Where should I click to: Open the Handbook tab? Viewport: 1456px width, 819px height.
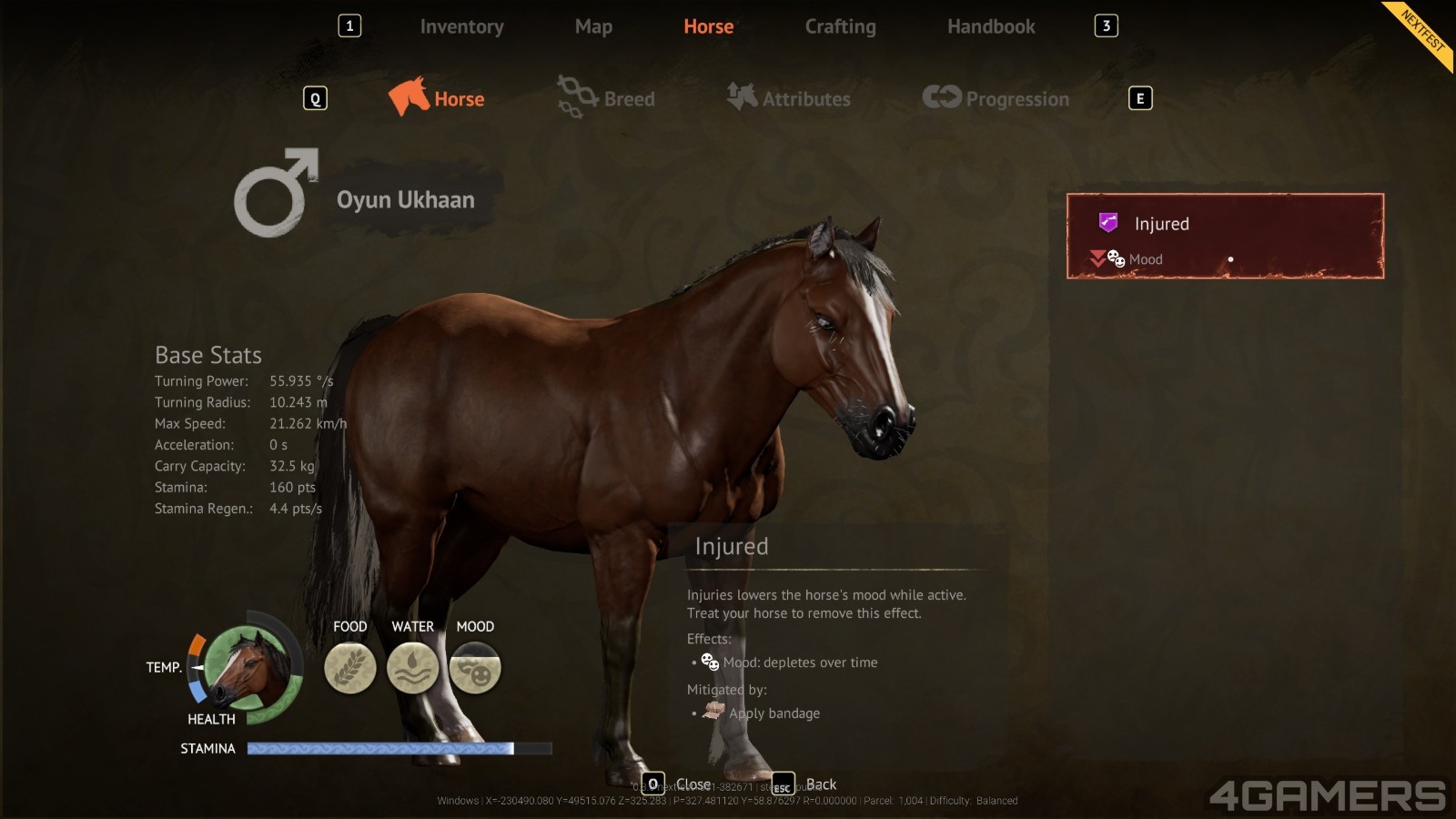pyautogui.click(x=991, y=27)
